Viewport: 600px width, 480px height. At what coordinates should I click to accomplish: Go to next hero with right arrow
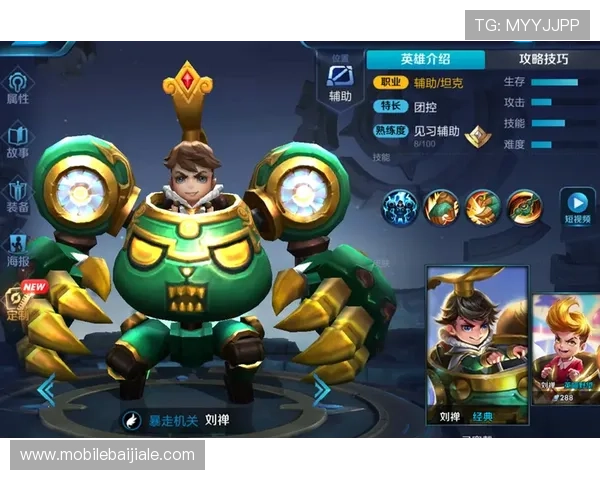click(320, 390)
